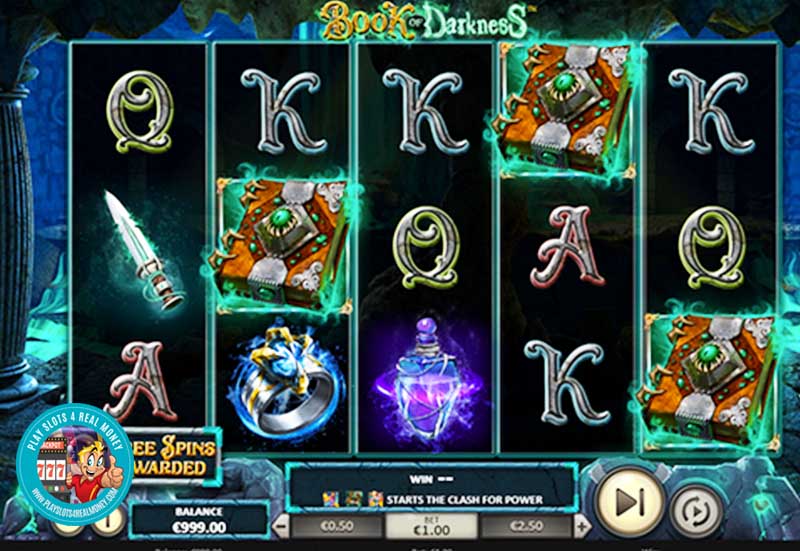Screen dimensions: 800x551
Task: Increase the bet with the plus button
Action: pos(582,525)
